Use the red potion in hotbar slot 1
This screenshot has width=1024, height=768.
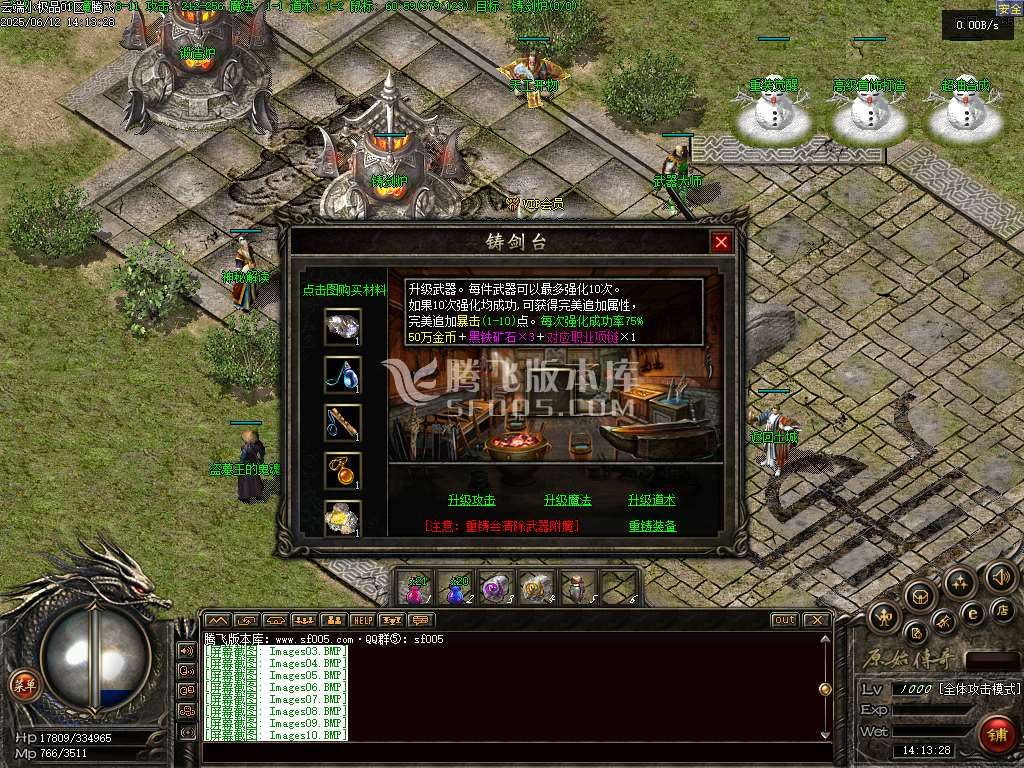click(x=417, y=589)
